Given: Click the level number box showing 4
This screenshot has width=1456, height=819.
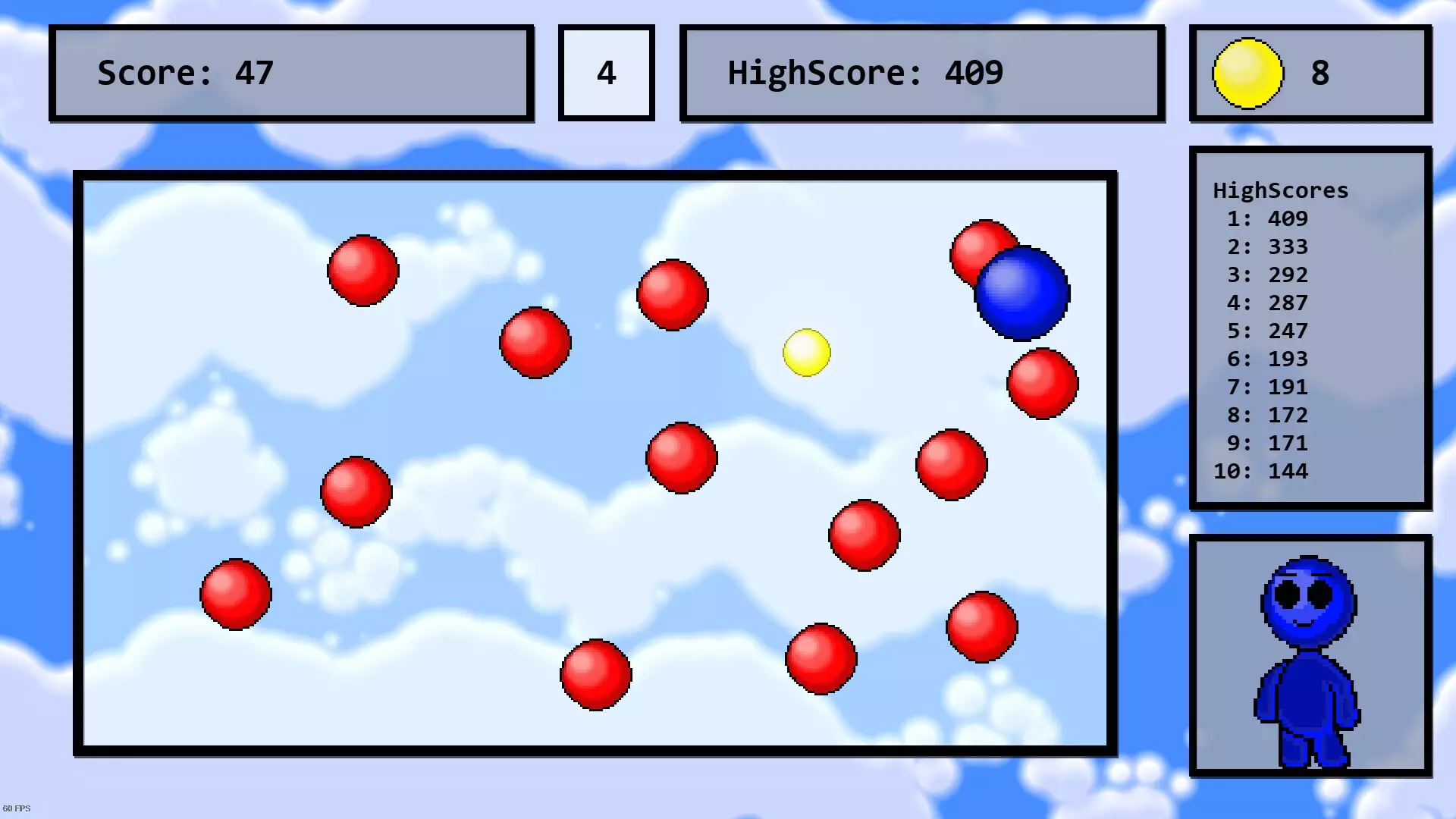Looking at the screenshot, I should [606, 72].
